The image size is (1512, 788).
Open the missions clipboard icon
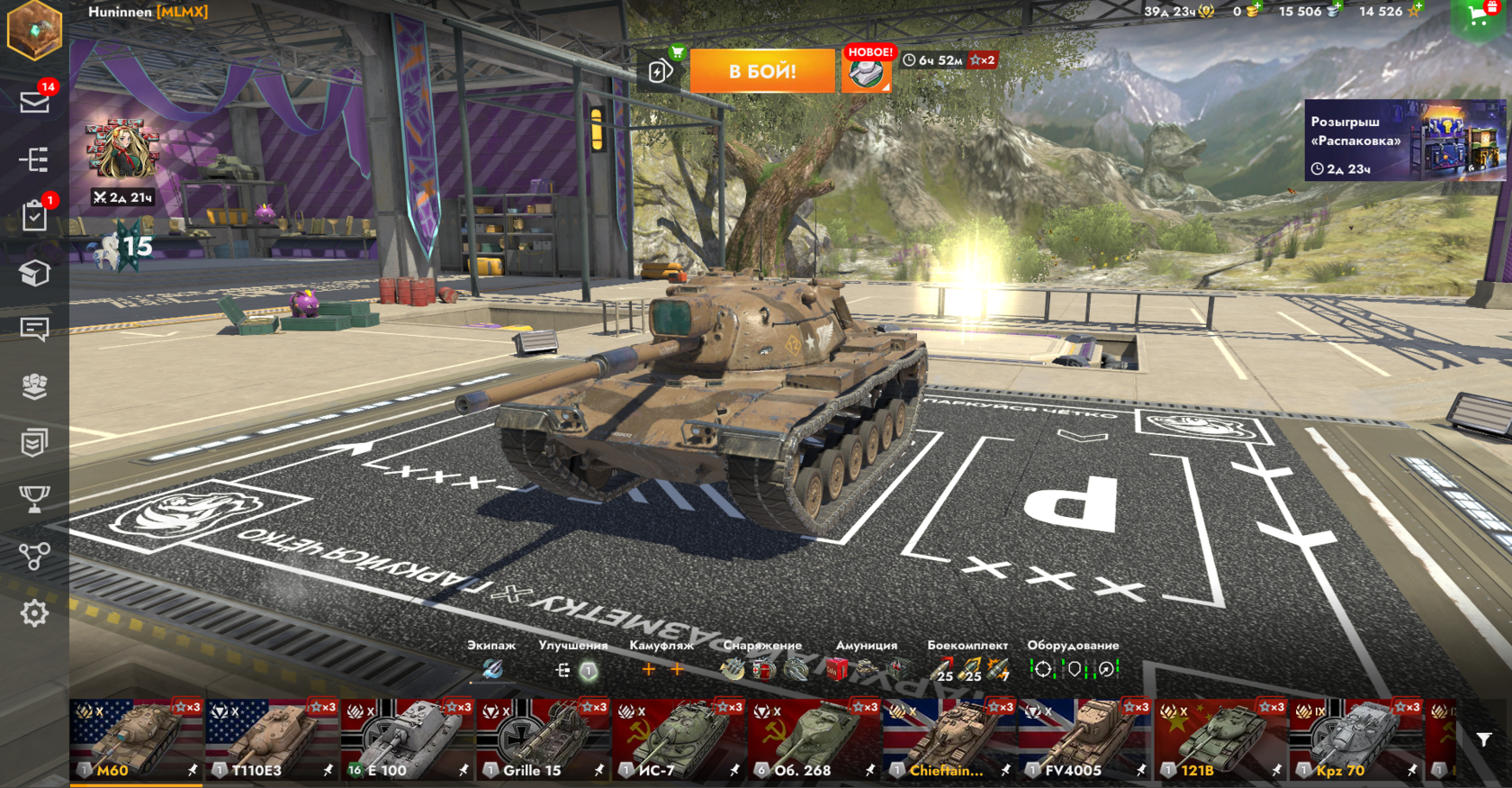34,216
